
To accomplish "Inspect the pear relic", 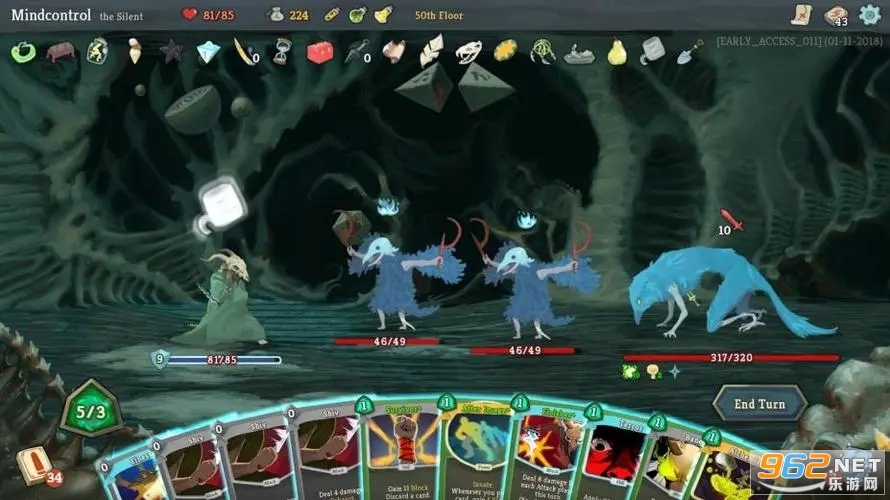I will click(617, 51).
